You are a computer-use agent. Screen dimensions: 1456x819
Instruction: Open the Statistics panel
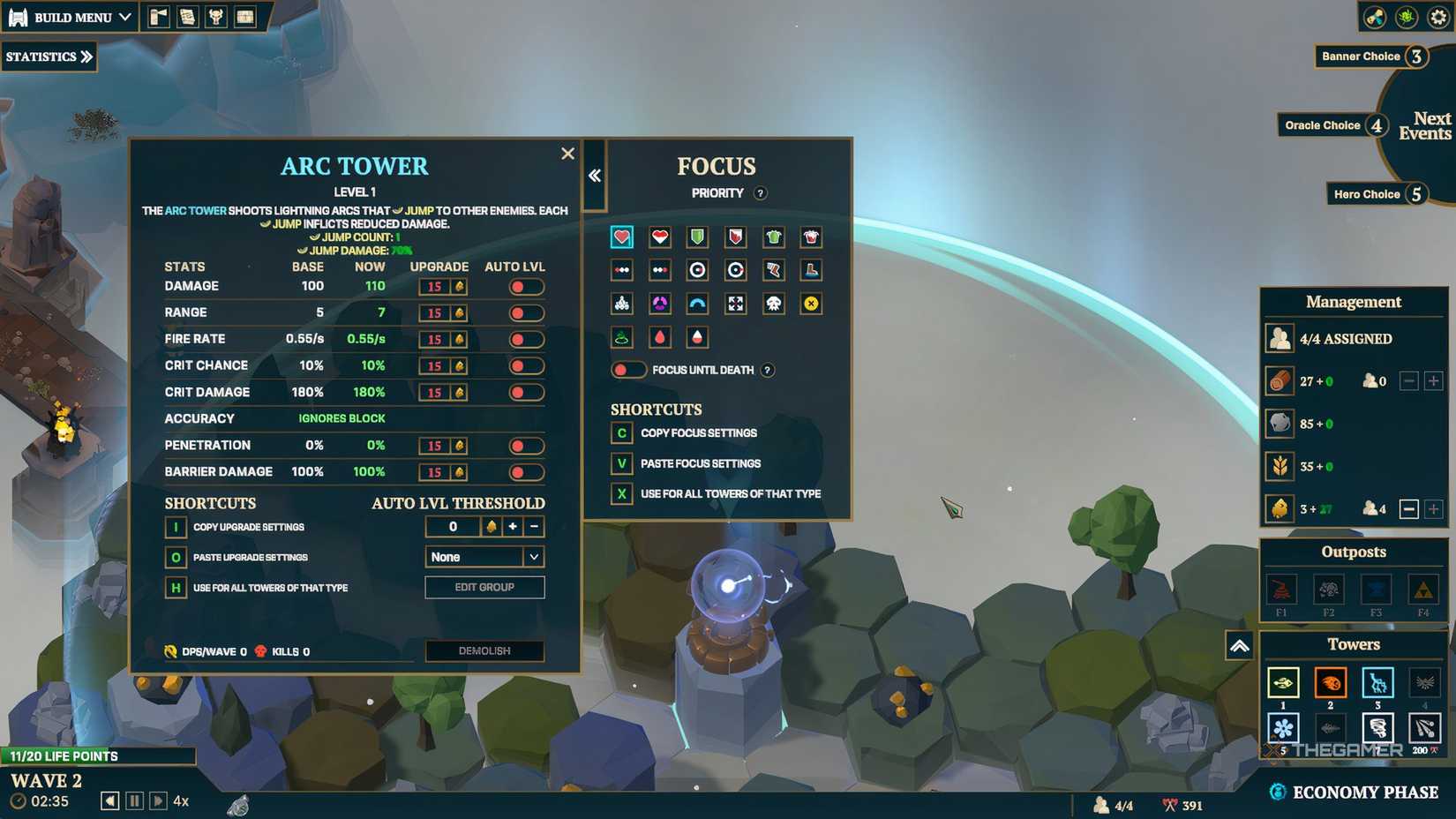[49, 56]
